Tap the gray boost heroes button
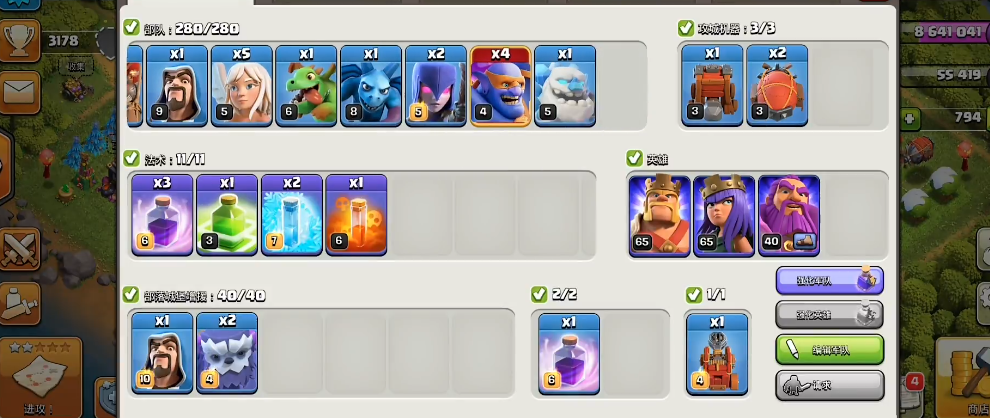The height and width of the screenshot is (418, 990). (829, 315)
